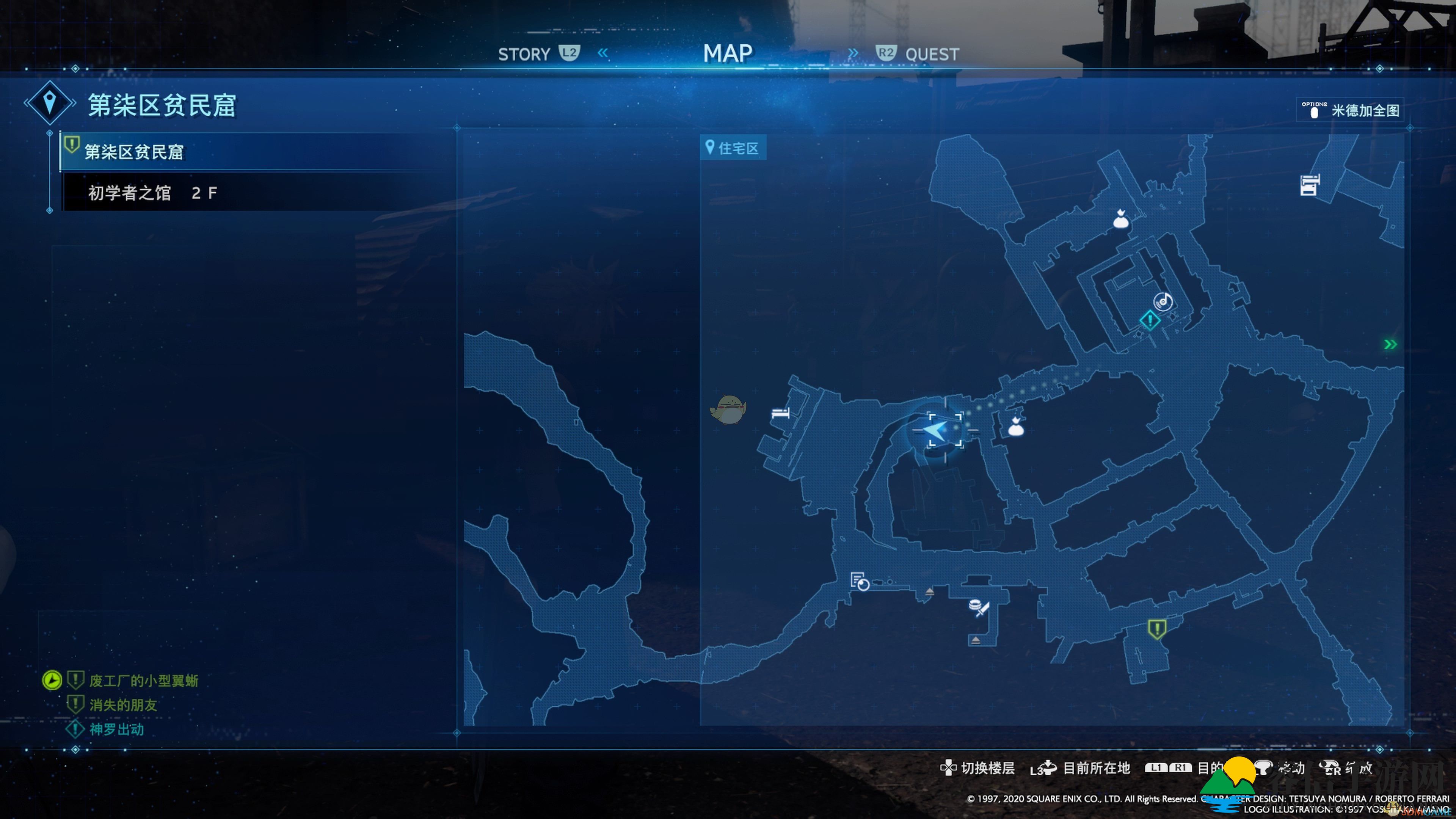The height and width of the screenshot is (819, 1456).
Task: Select the white bag marker near player
Action: point(1016,427)
